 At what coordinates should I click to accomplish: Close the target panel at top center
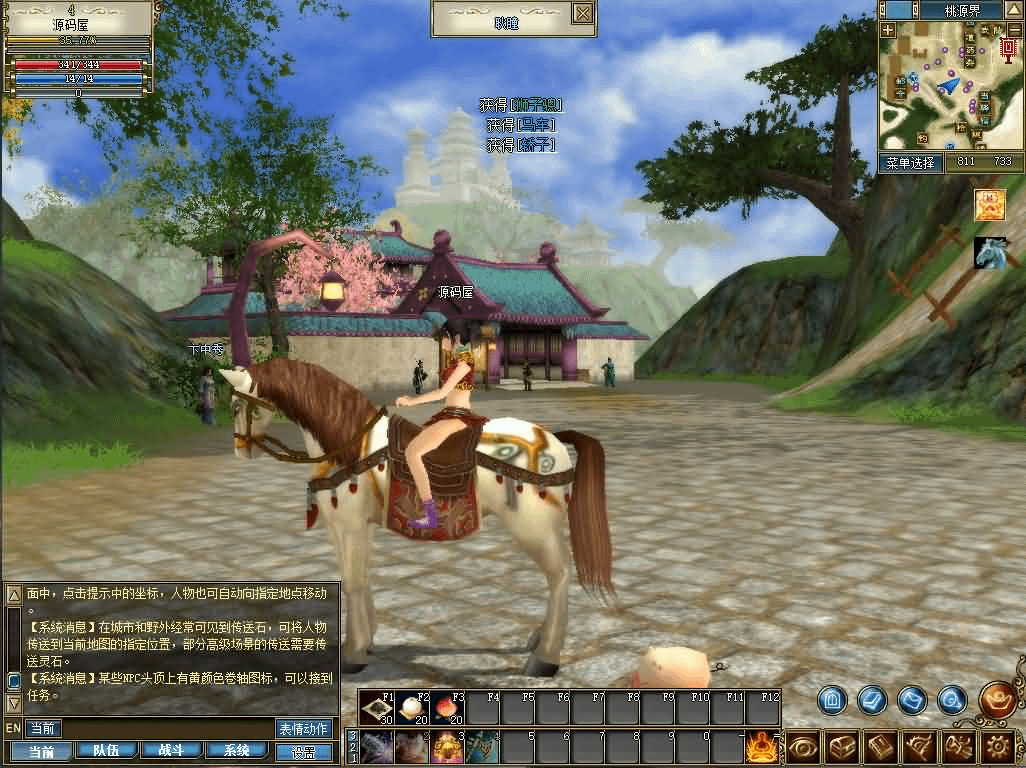(583, 13)
